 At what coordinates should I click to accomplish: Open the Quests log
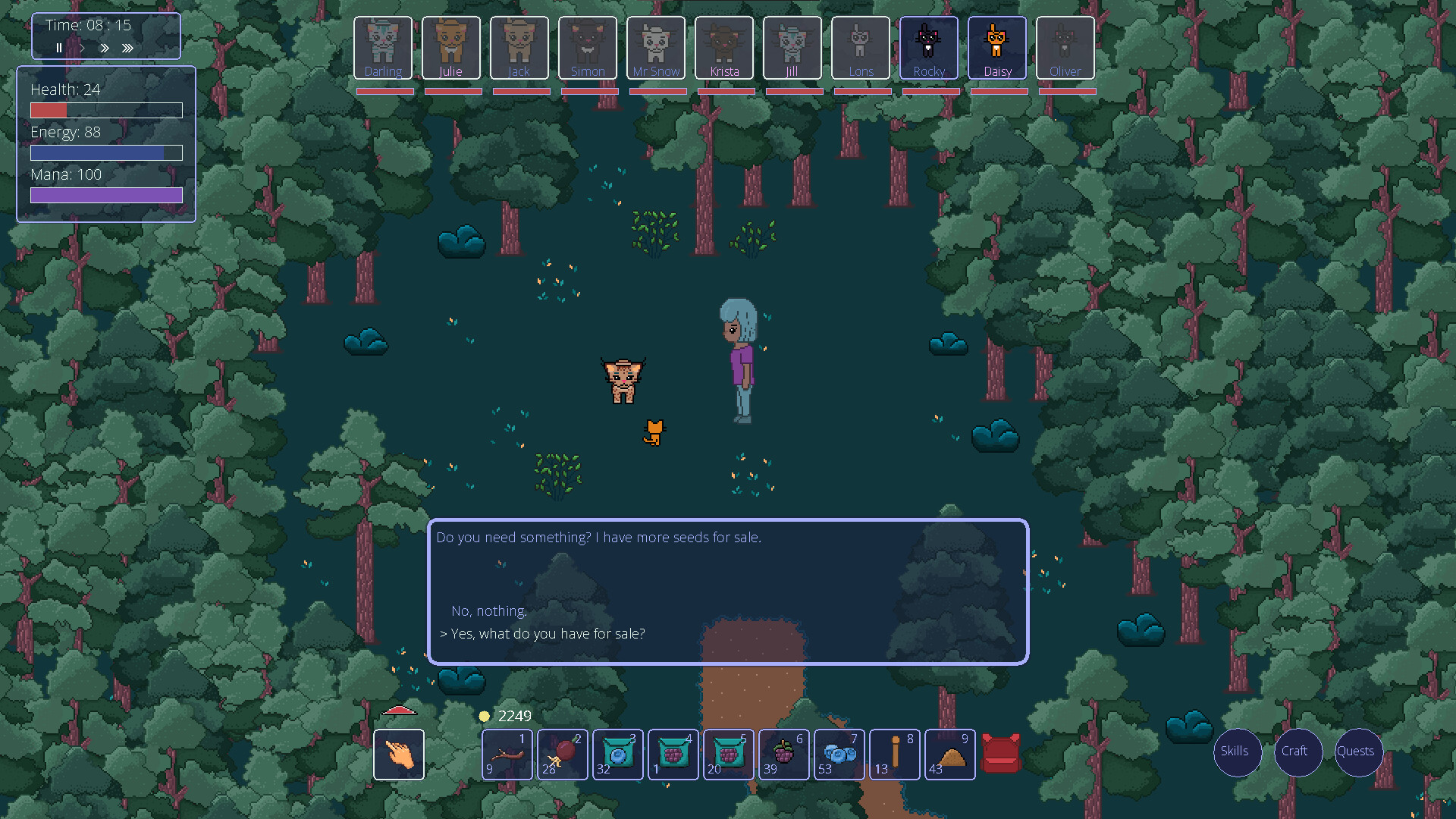[x=1357, y=752]
